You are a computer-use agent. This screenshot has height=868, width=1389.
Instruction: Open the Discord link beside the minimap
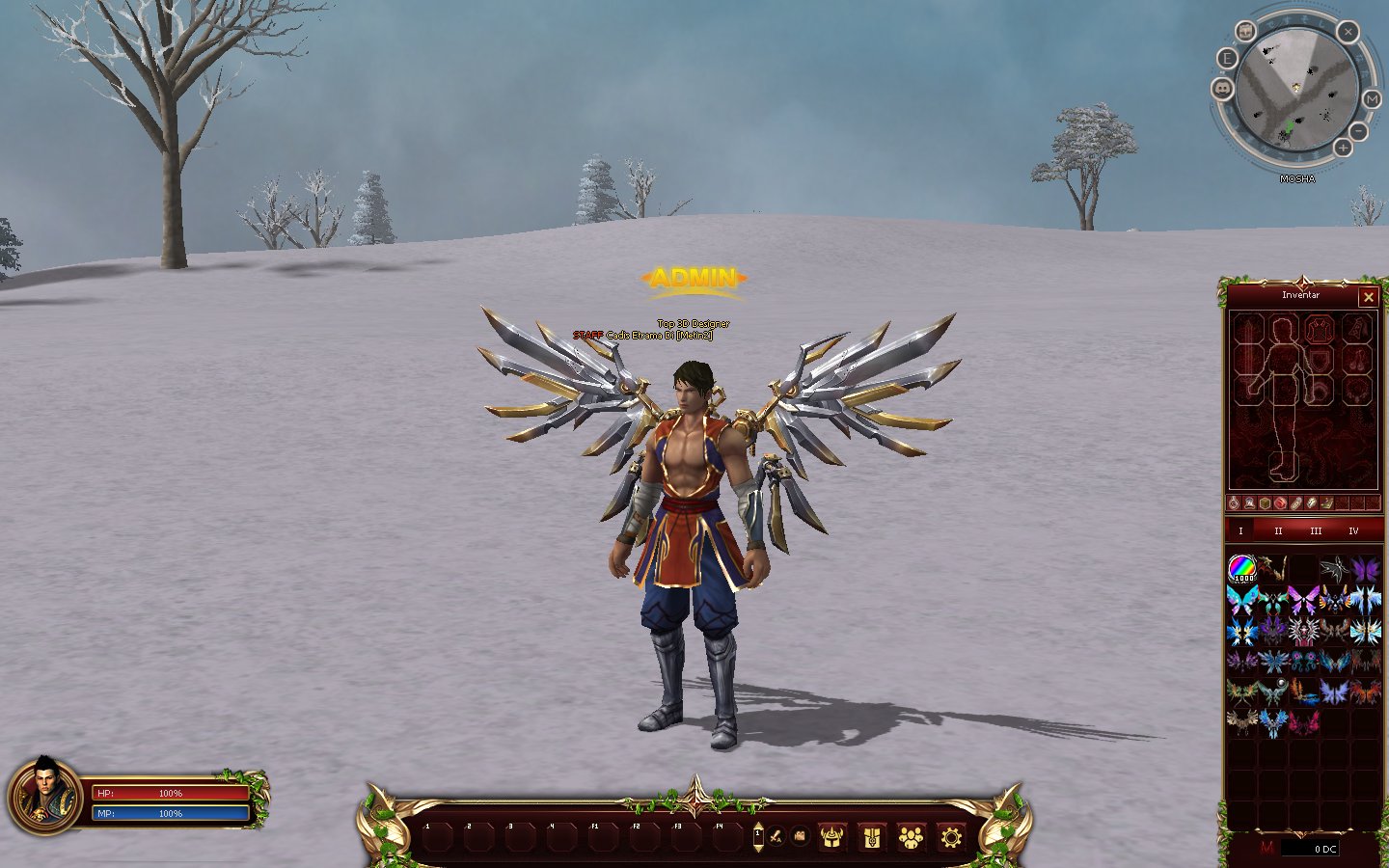[x=1222, y=89]
